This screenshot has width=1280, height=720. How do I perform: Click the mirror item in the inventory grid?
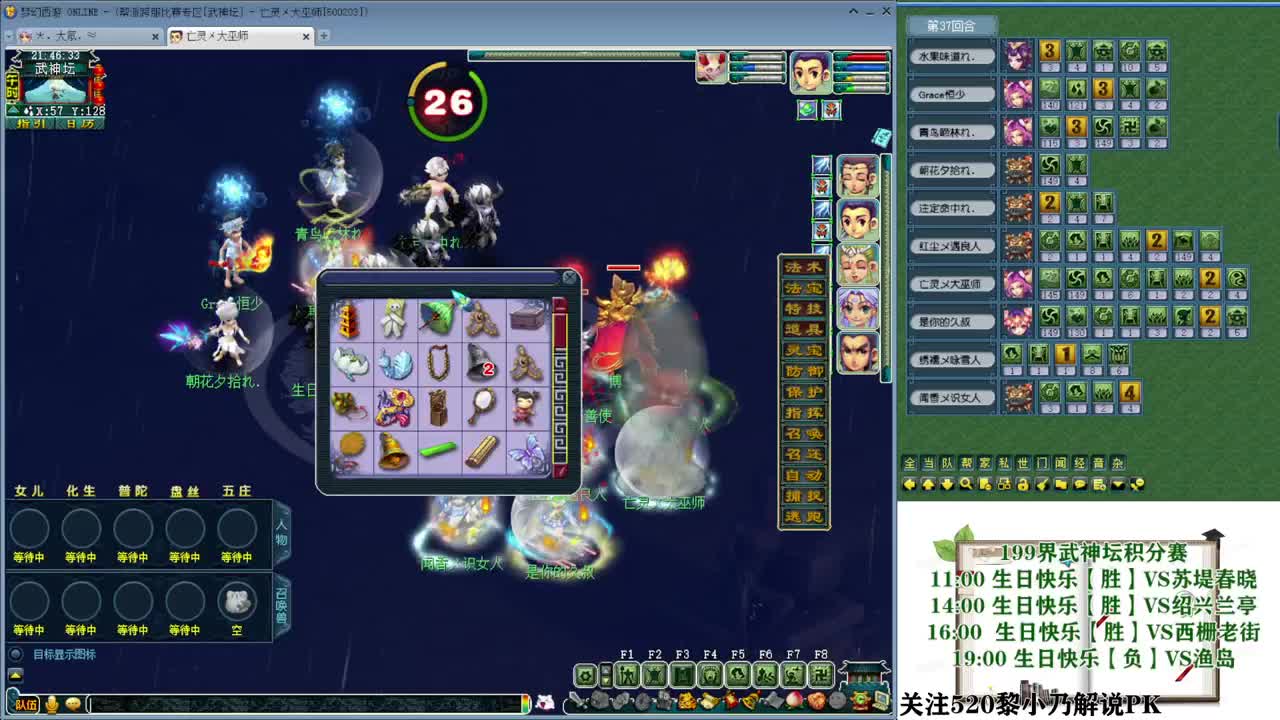tap(482, 406)
